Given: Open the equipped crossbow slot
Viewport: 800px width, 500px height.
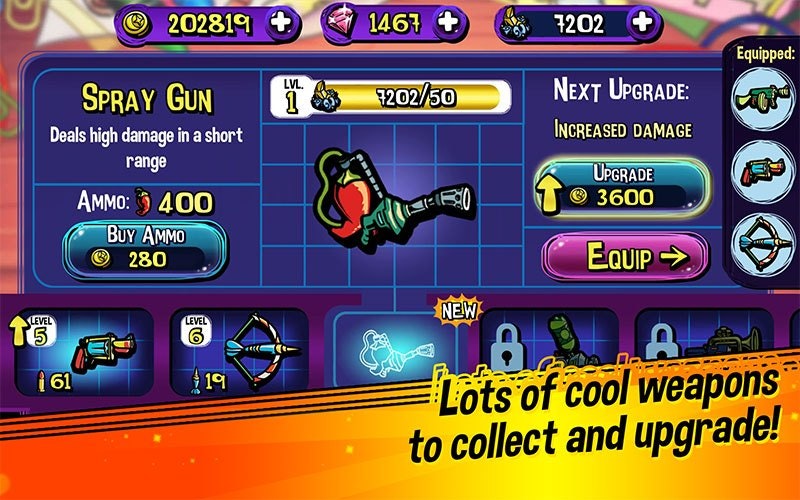Looking at the screenshot, I should click(763, 240).
